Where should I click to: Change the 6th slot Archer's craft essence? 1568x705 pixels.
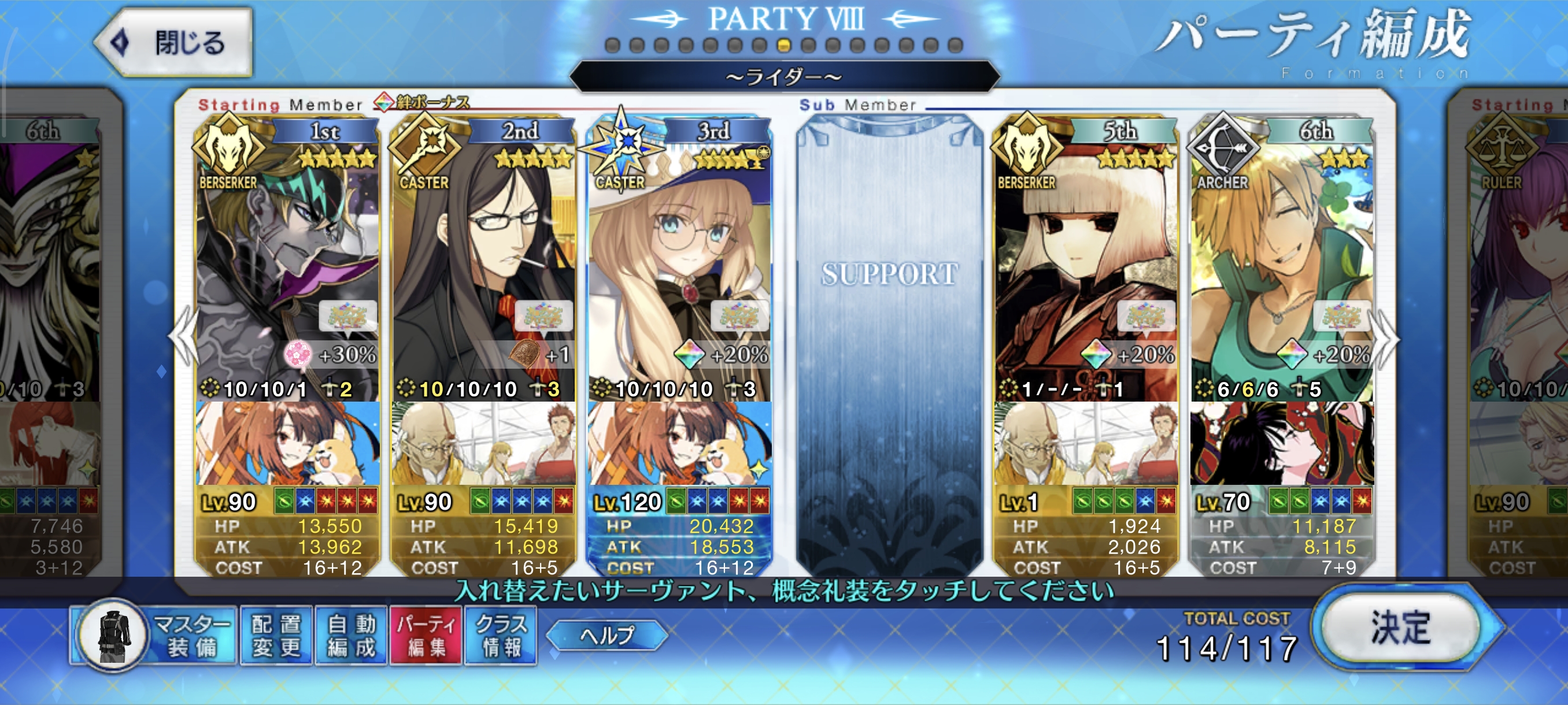(x=1281, y=443)
